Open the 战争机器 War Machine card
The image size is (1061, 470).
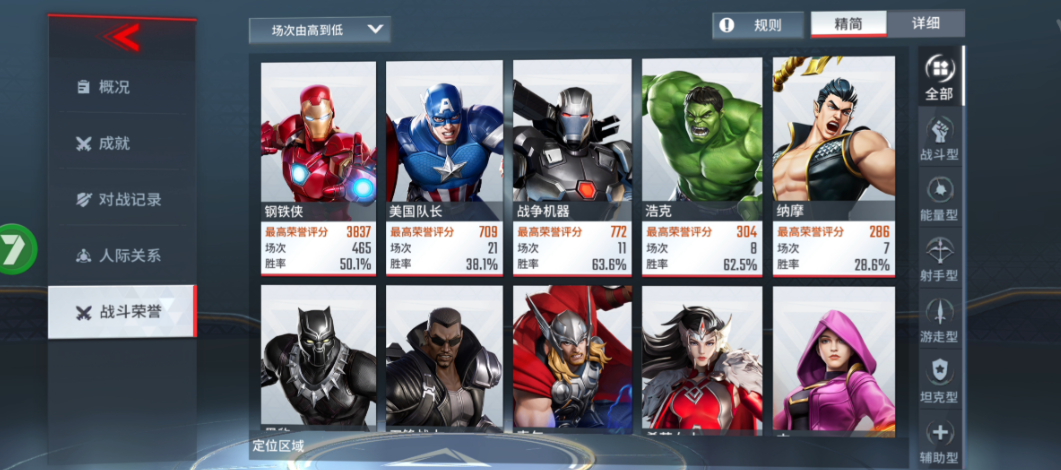click(571, 167)
